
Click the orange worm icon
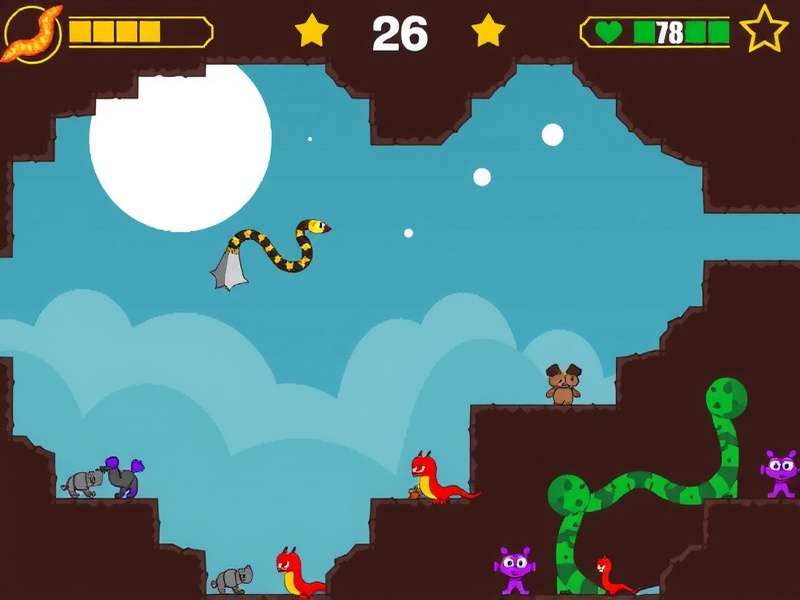[x=32, y=32]
